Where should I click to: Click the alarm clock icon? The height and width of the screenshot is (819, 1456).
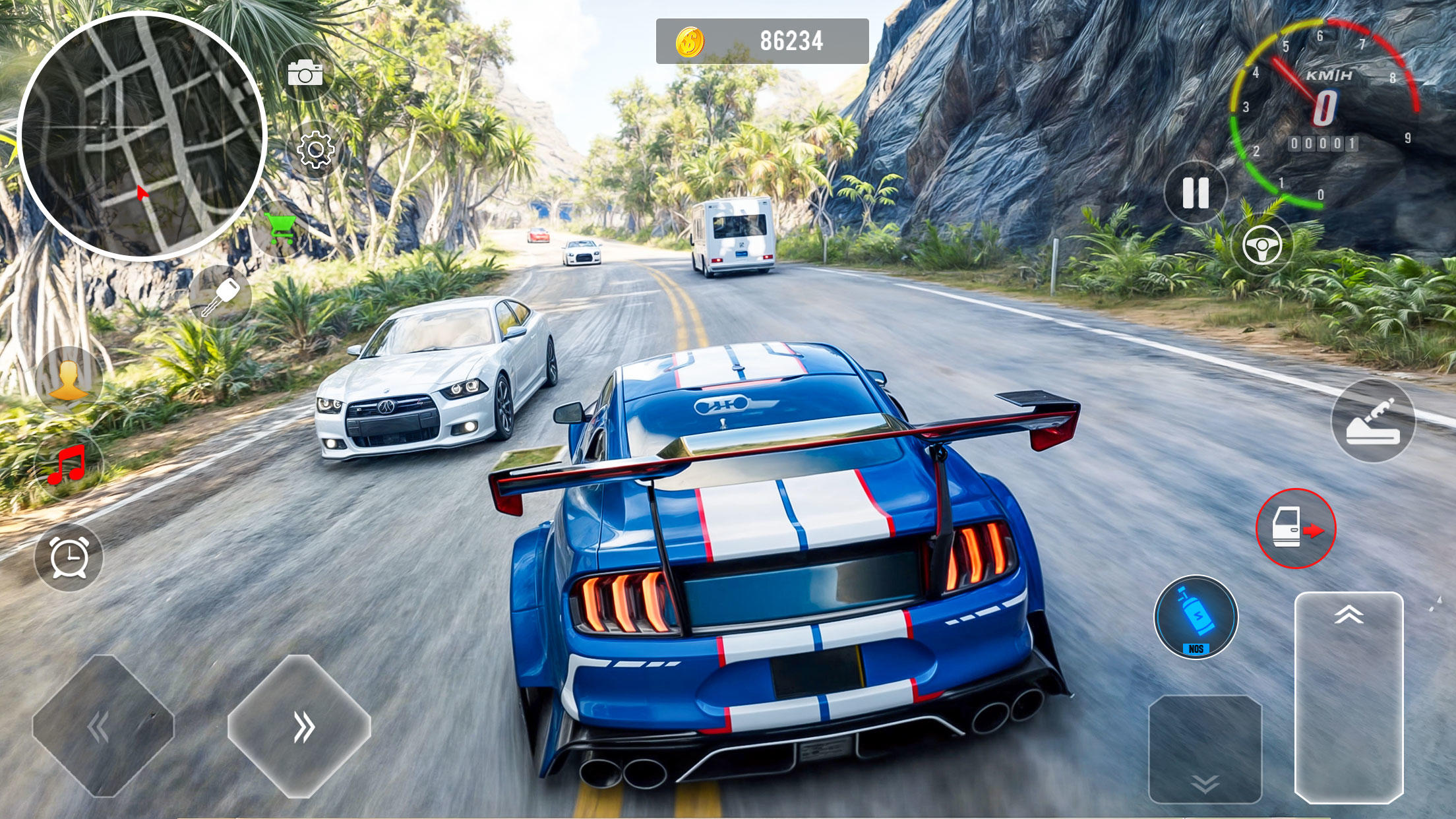(x=69, y=557)
